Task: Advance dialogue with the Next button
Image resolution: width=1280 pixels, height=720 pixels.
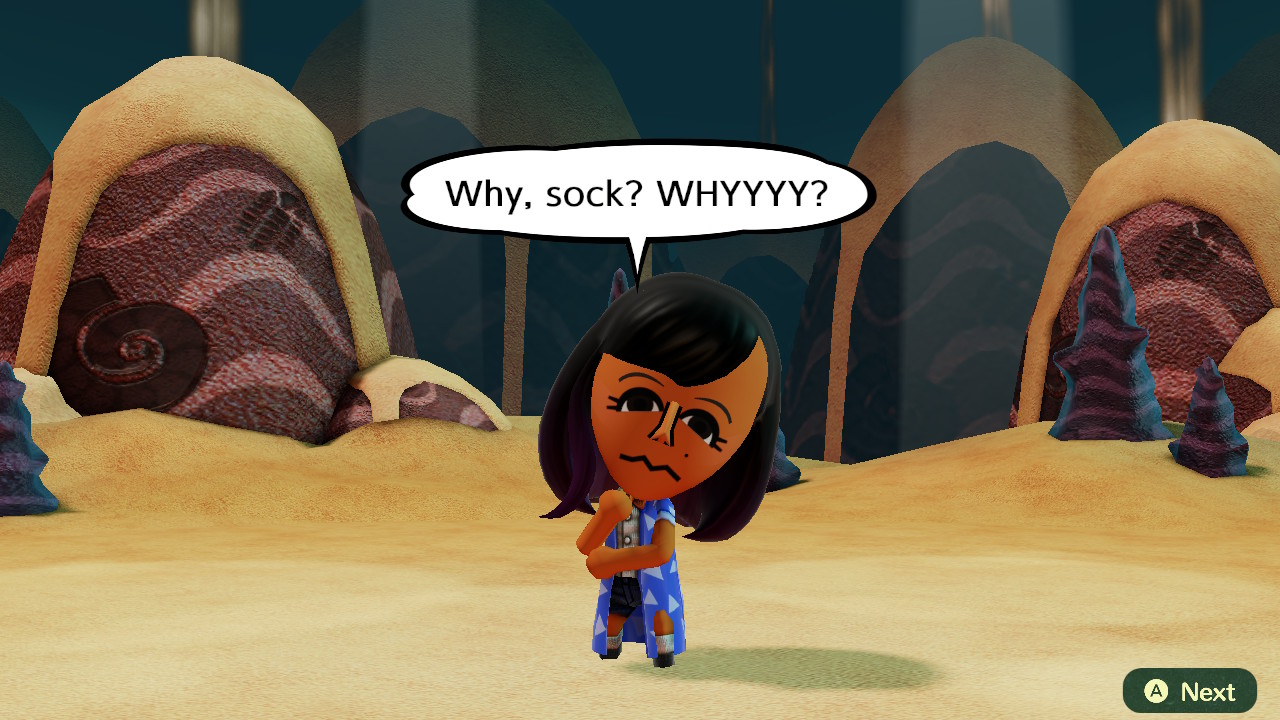Action: click(x=1189, y=691)
